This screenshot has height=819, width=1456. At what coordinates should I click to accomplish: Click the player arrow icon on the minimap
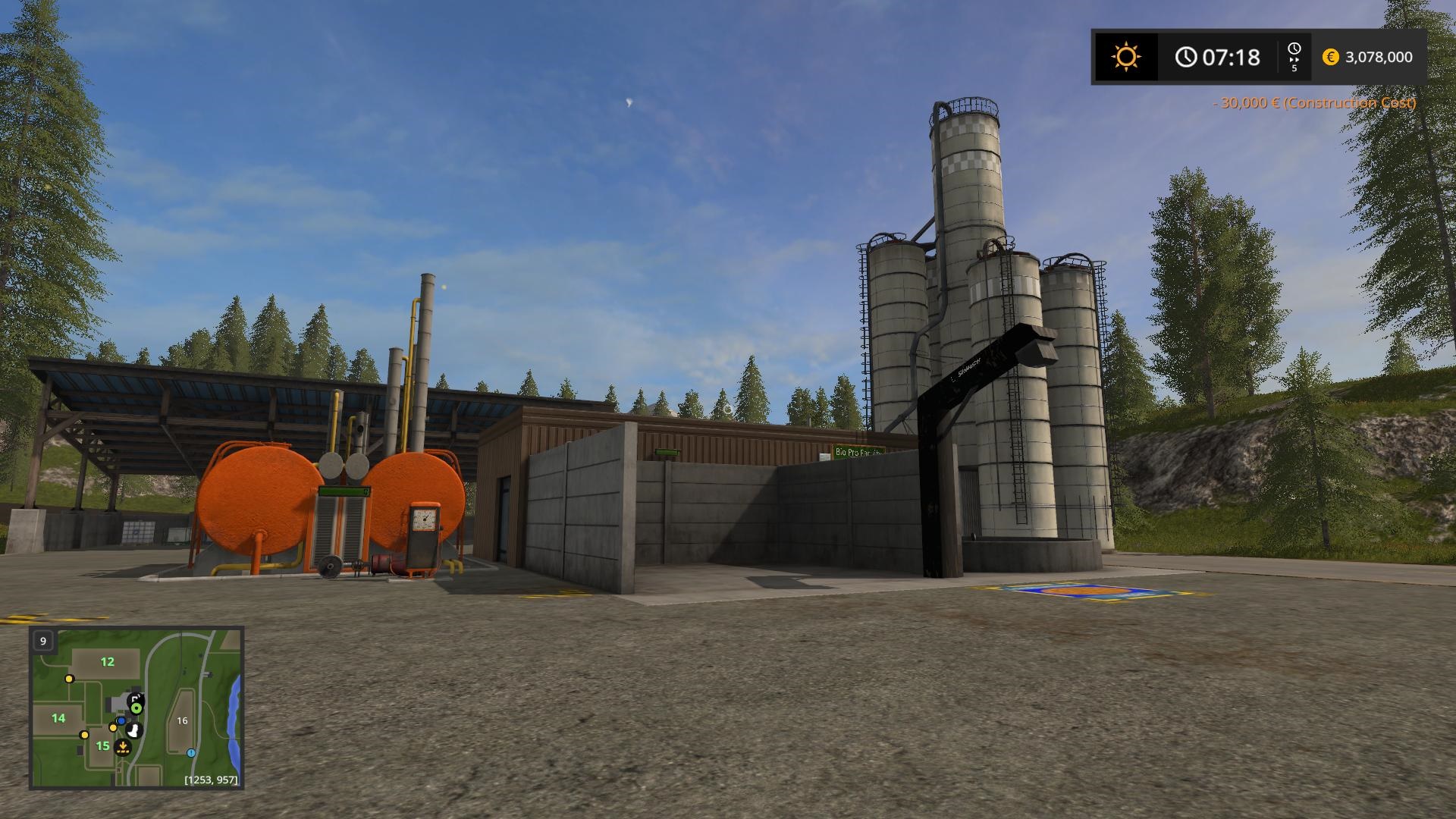(136, 698)
